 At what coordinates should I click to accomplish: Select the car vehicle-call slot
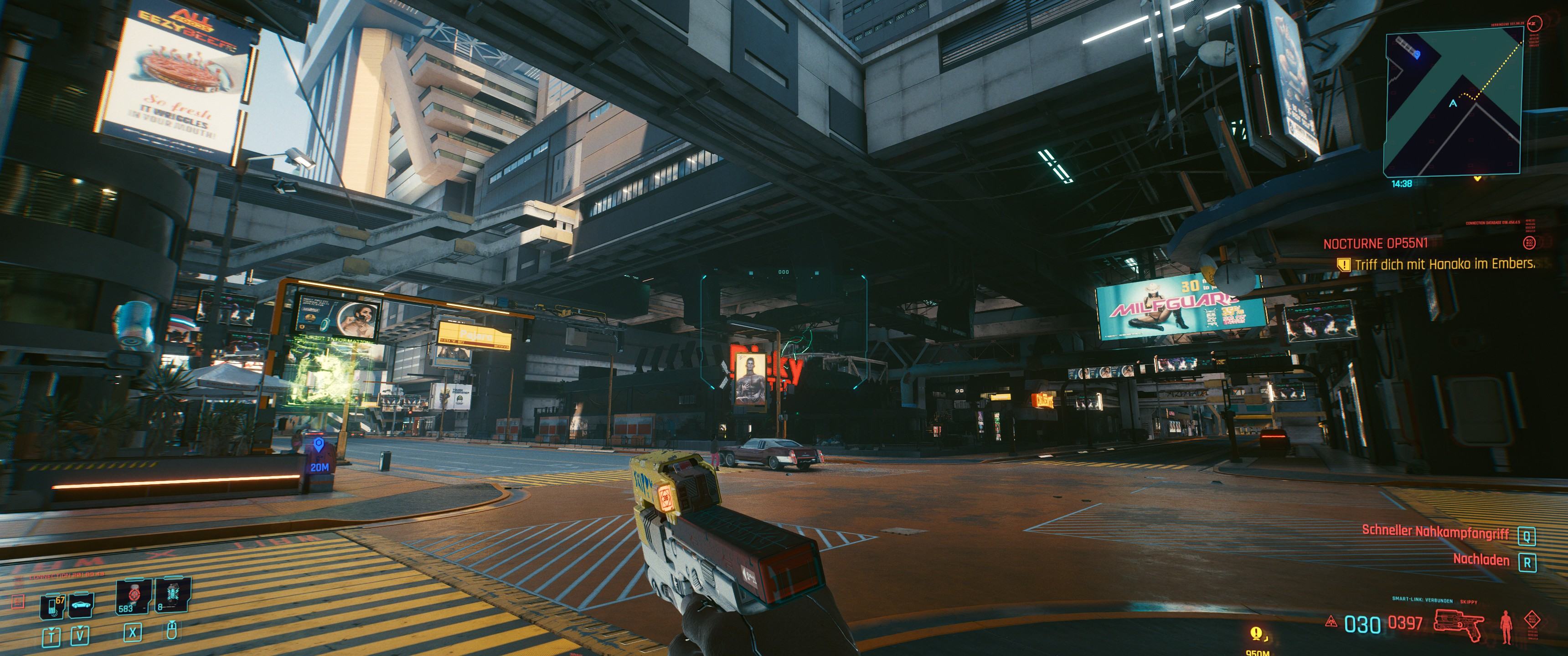(x=80, y=605)
